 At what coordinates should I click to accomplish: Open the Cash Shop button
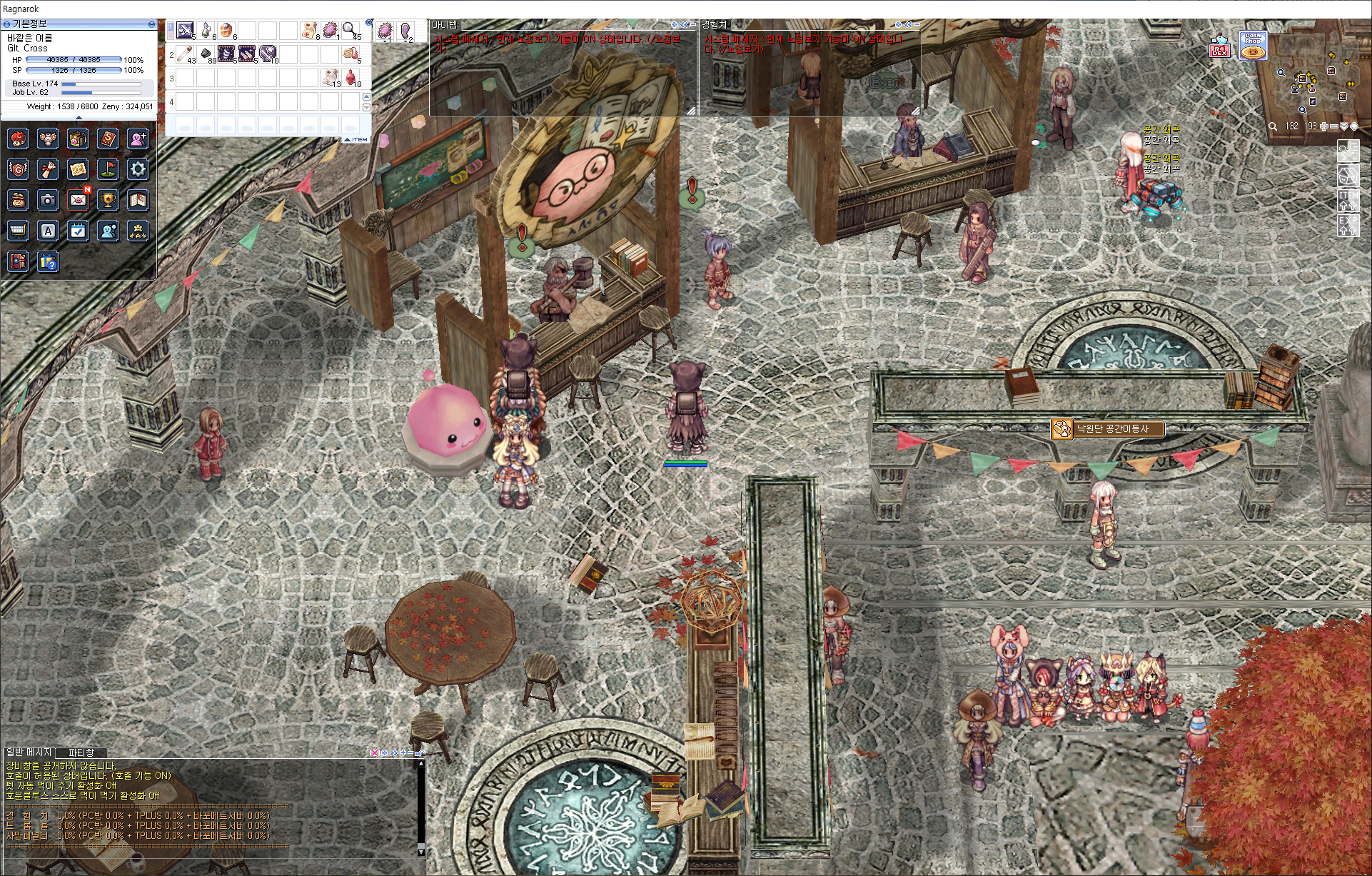[x=1253, y=45]
